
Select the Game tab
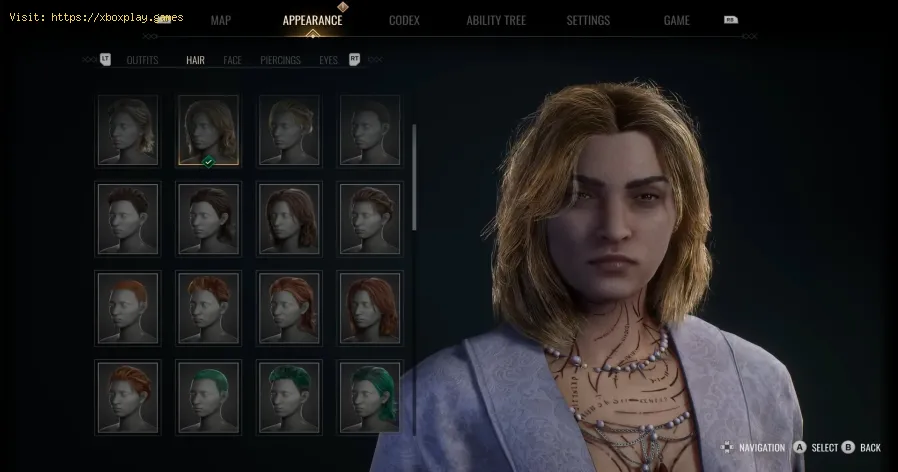[x=676, y=20]
